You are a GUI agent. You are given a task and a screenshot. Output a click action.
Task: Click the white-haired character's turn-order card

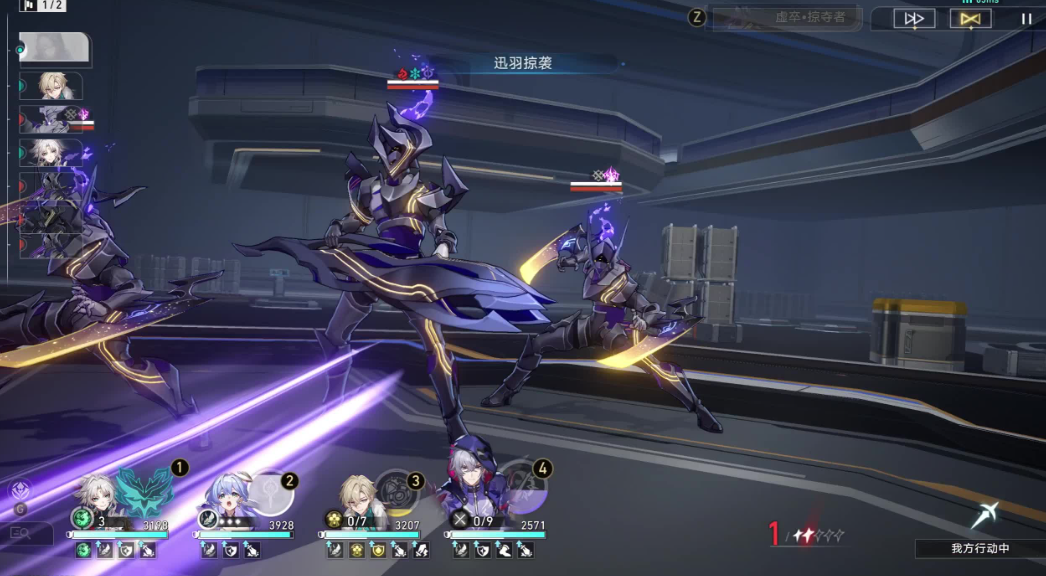click(54, 152)
